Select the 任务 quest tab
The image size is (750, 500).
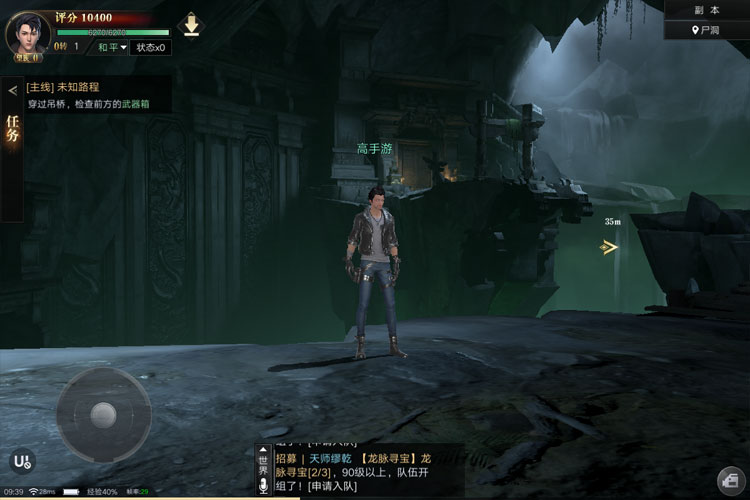12,132
